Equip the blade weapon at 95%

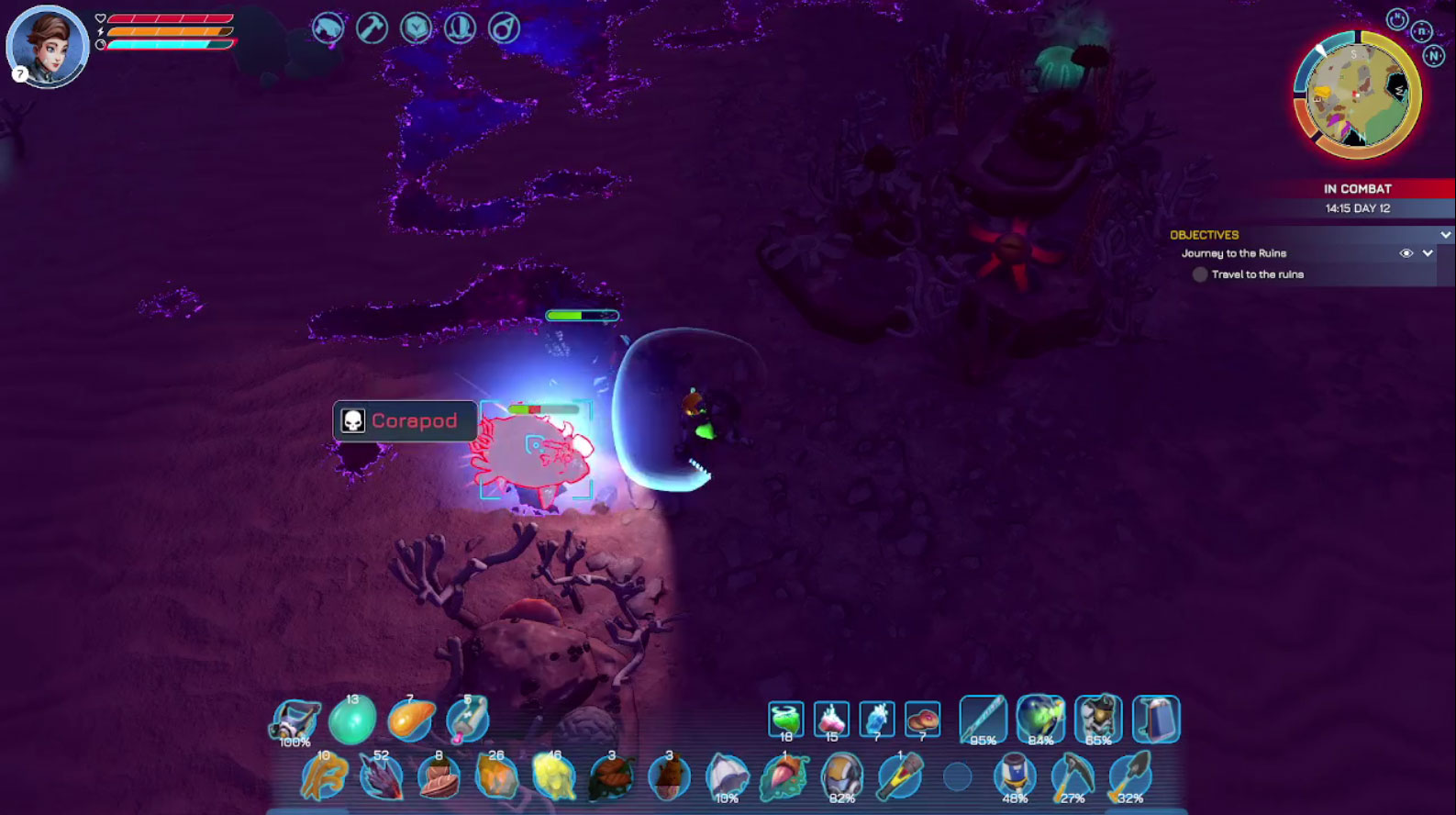click(983, 719)
